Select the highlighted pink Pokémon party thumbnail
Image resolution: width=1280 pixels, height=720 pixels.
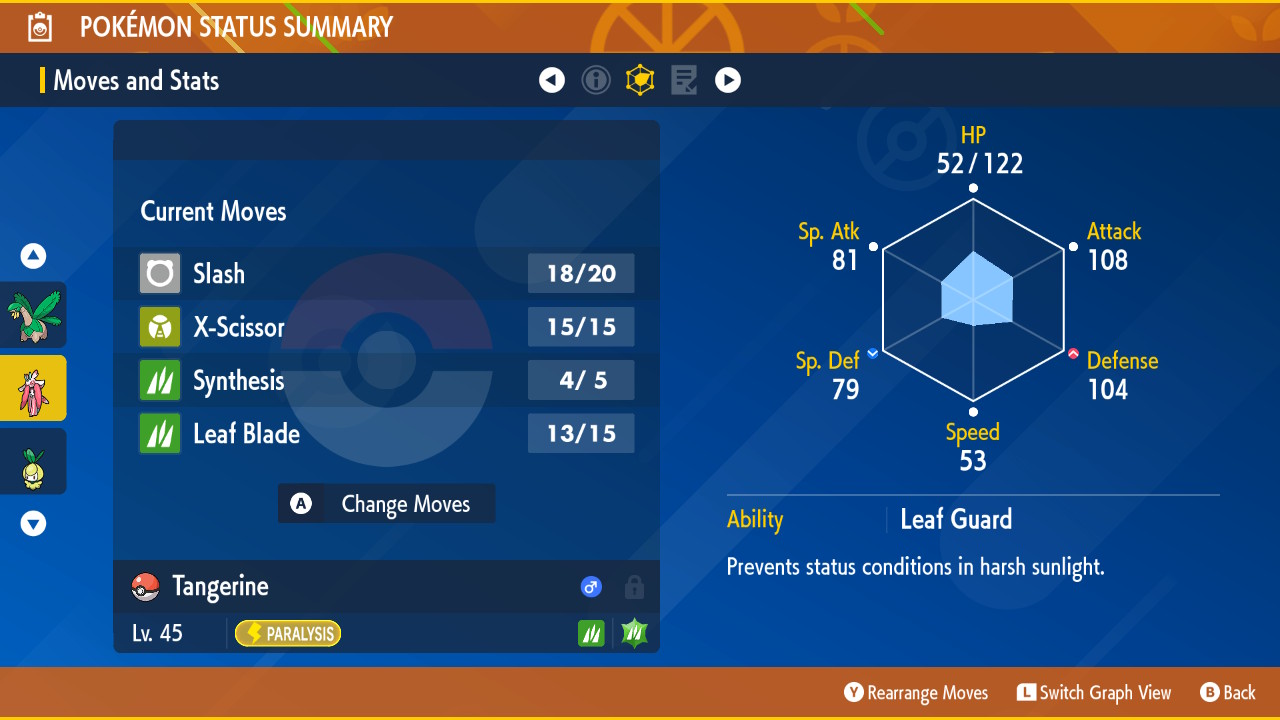(34, 388)
